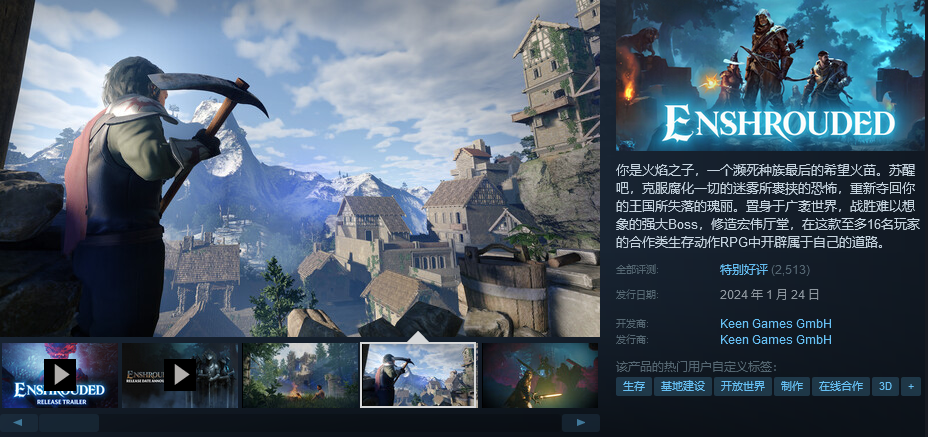Open the 开放世界 tag
The image size is (928, 437).
[744, 386]
